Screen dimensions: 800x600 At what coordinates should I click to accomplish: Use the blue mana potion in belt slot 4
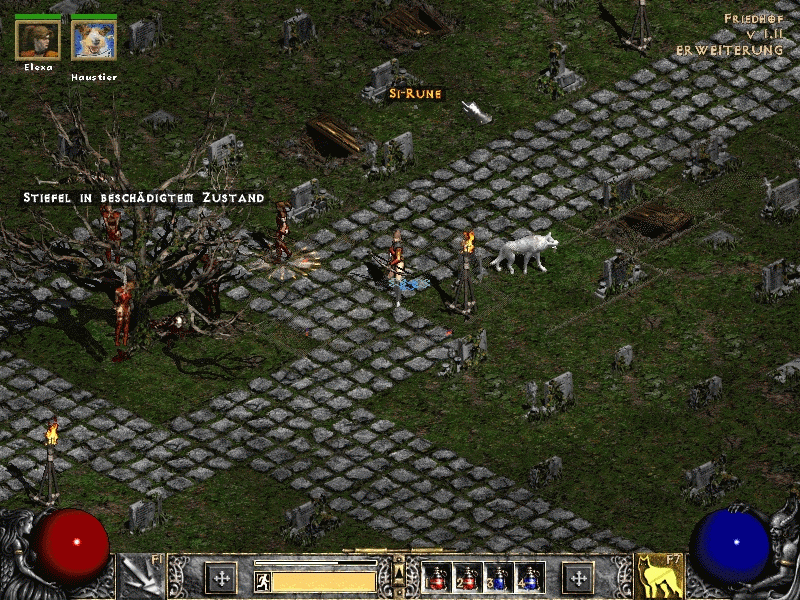[527, 578]
